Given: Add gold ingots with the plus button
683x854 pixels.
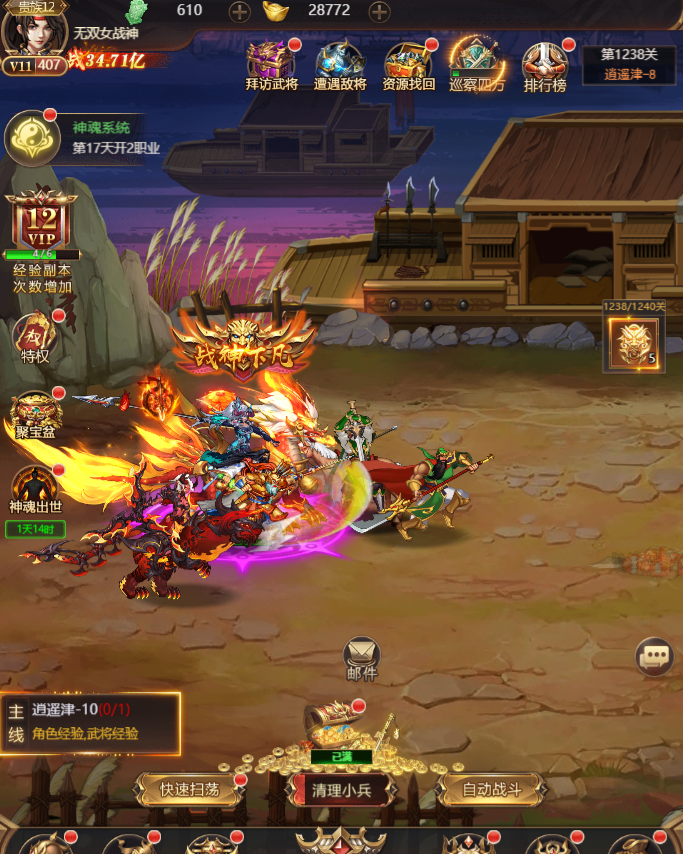Looking at the screenshot, I should [x=380, y=12].
